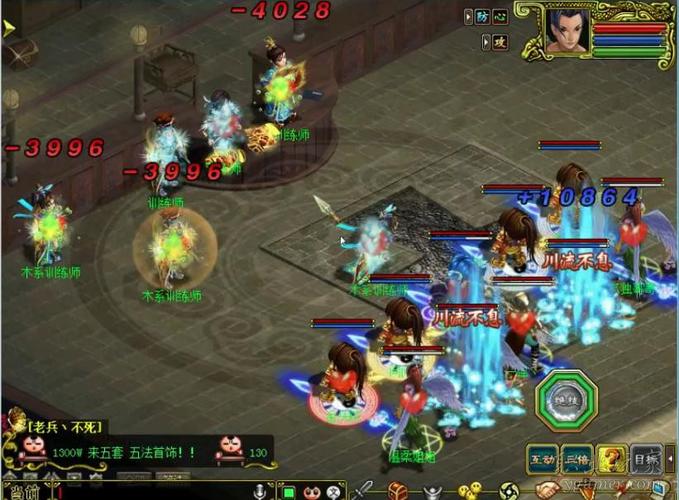Select the blue 防 defense buff icon
The width and height of the screenshot is (679, 500).
(x=483, y=16)
